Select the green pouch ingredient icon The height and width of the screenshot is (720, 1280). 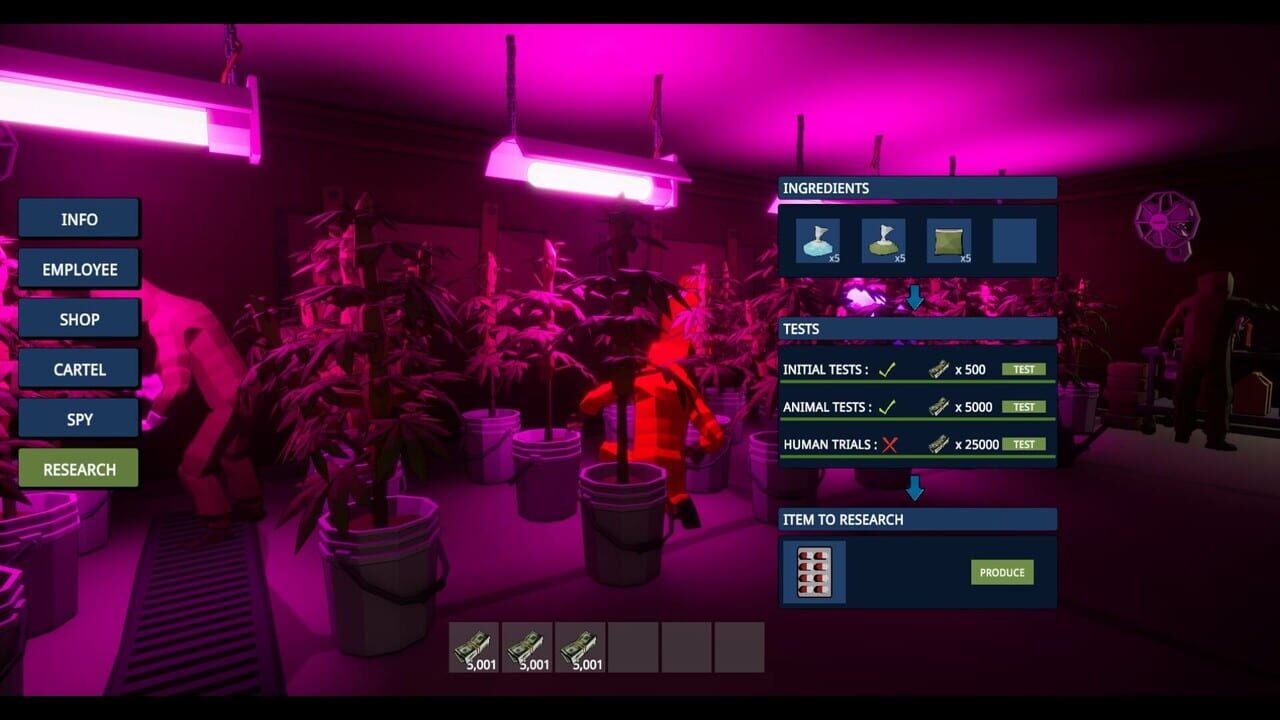pyautogui.click(x=948, y=240)
